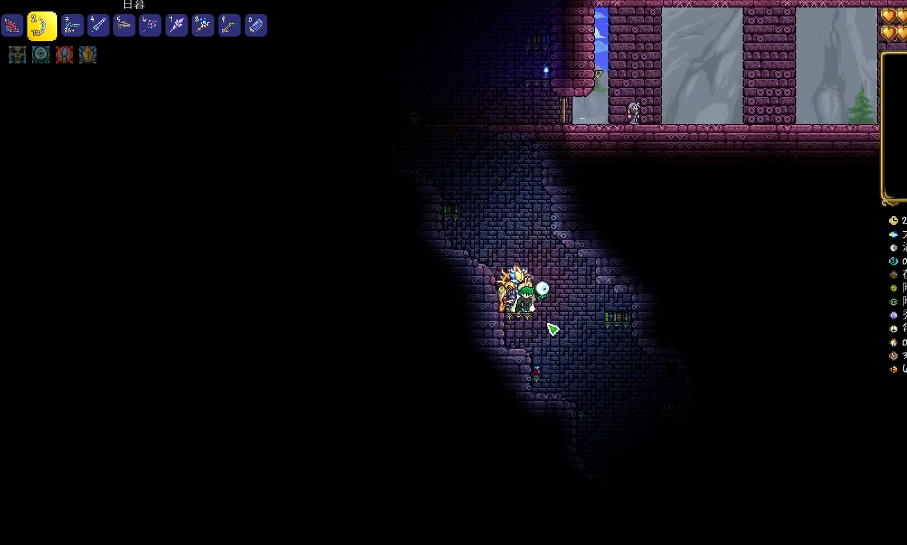Image resolution: width=907 pixels, height=545 pixels.
Task: Switch to the red gun in hotbar slot 5
Action: point(124,25)
